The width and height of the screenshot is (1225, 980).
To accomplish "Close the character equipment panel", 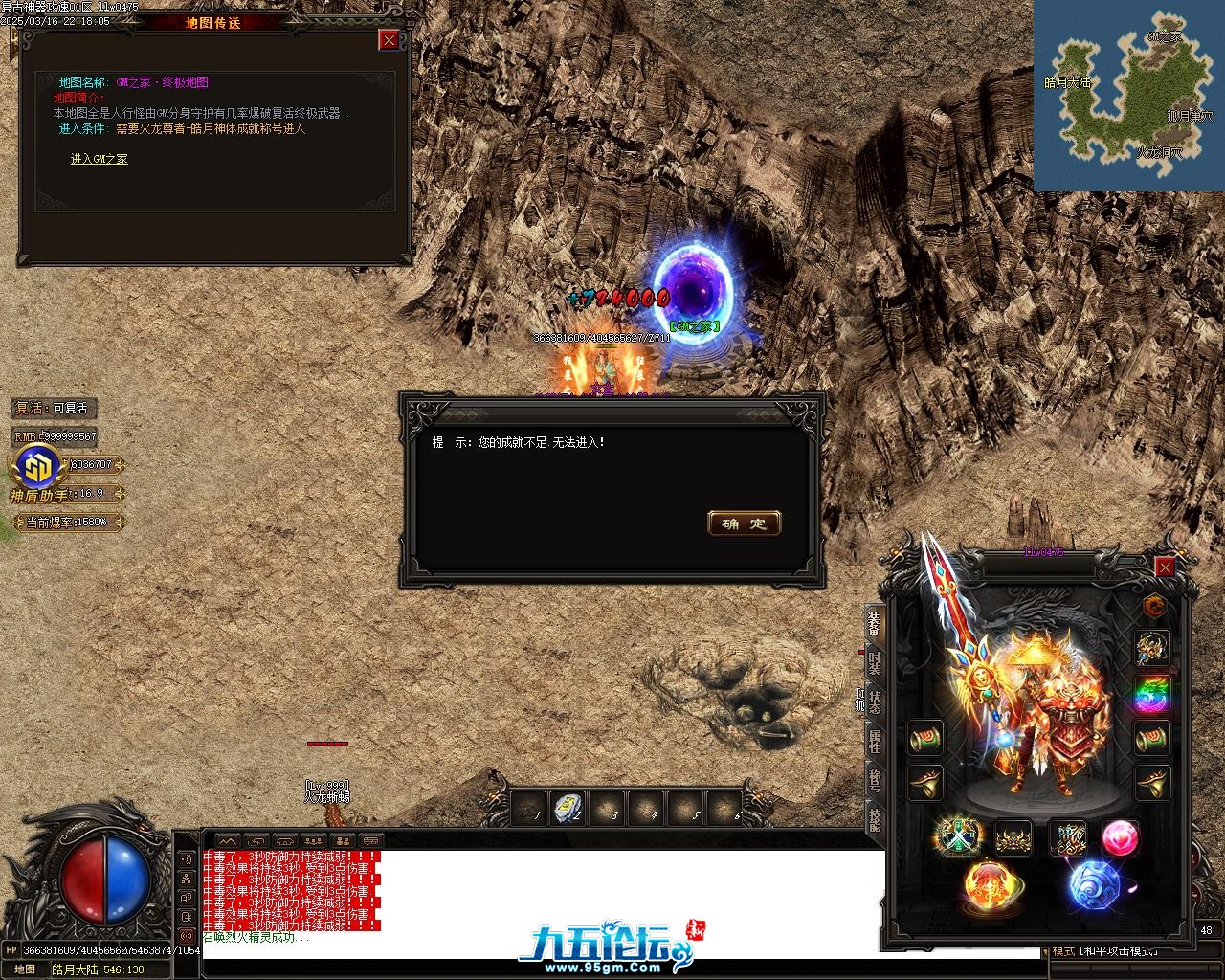I will pyautogui.click(x=1165, y=568).
